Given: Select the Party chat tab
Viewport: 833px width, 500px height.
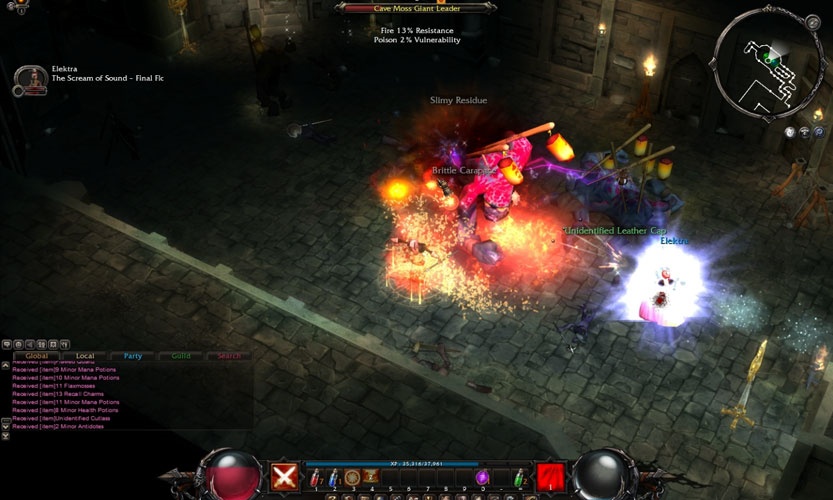Looking at the screenshot, I should (133, 355).
